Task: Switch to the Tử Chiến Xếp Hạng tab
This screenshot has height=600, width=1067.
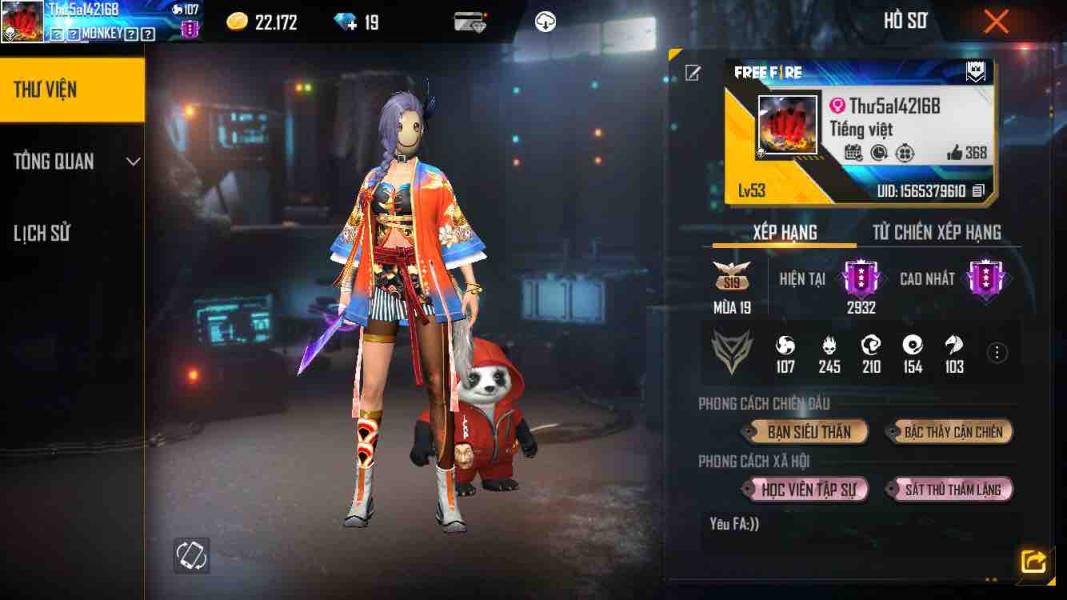Action: (936, 232)
